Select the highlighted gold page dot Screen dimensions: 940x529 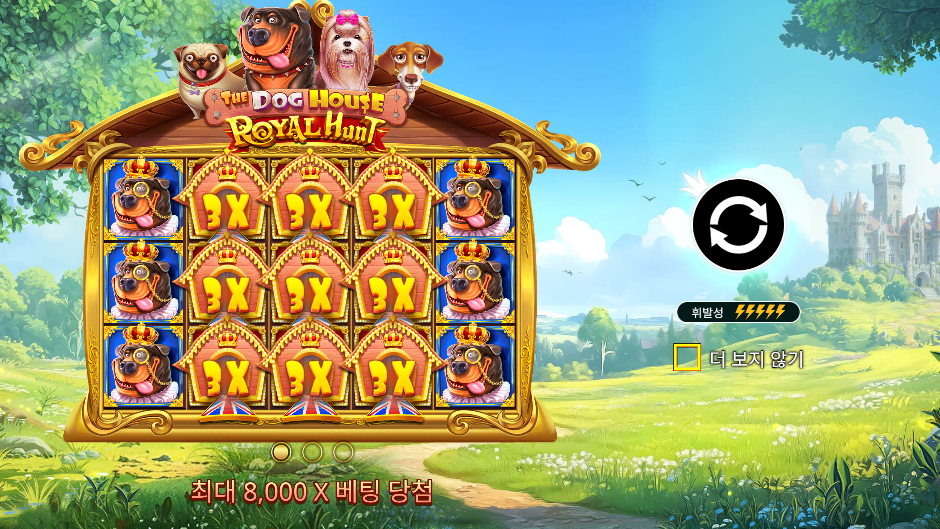coord(281,452)
